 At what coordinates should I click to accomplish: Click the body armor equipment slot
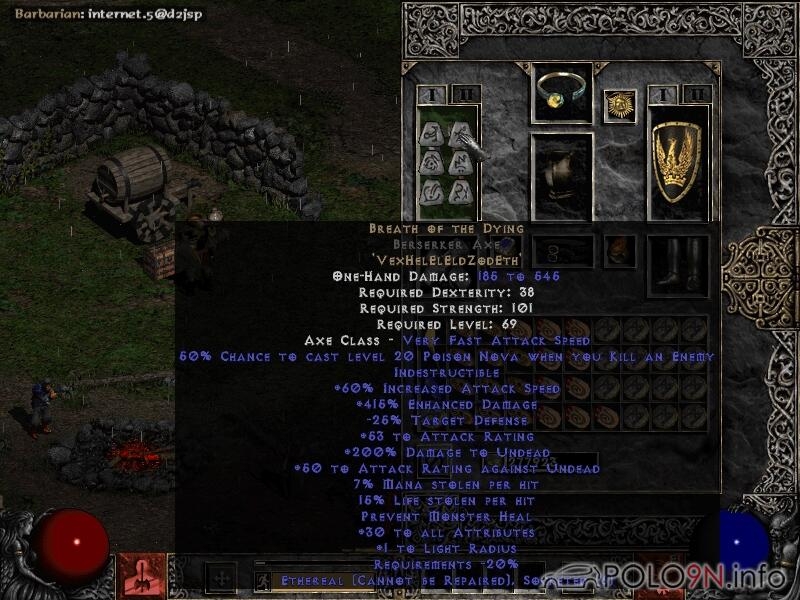tap(561, 175)
